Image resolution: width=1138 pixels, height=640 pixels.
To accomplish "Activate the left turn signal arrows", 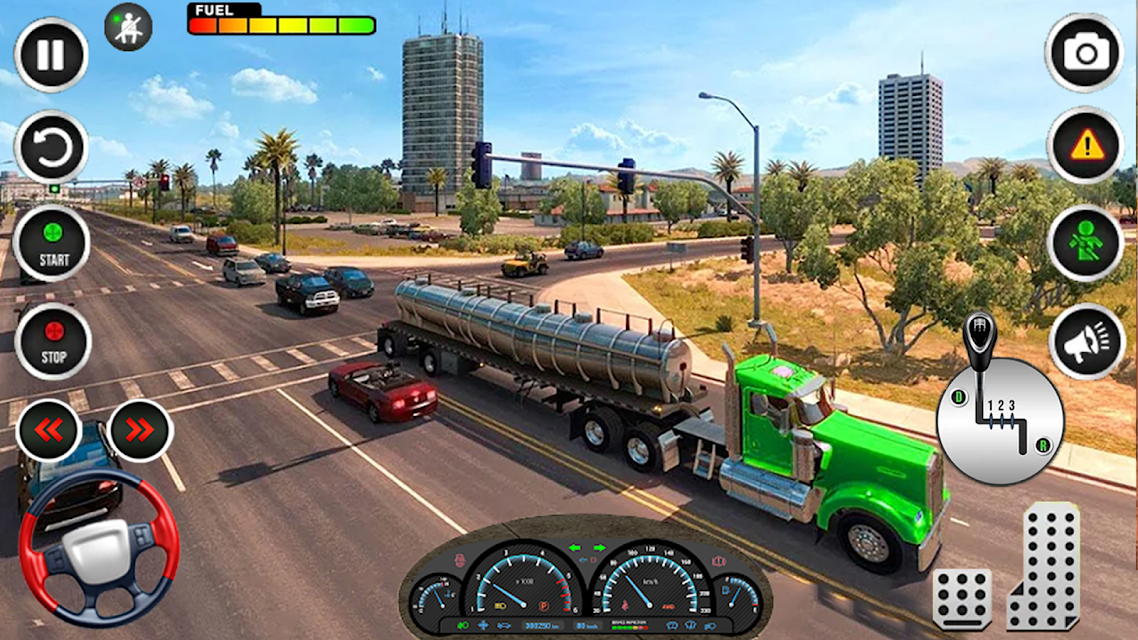I will [x=49, y=430].
